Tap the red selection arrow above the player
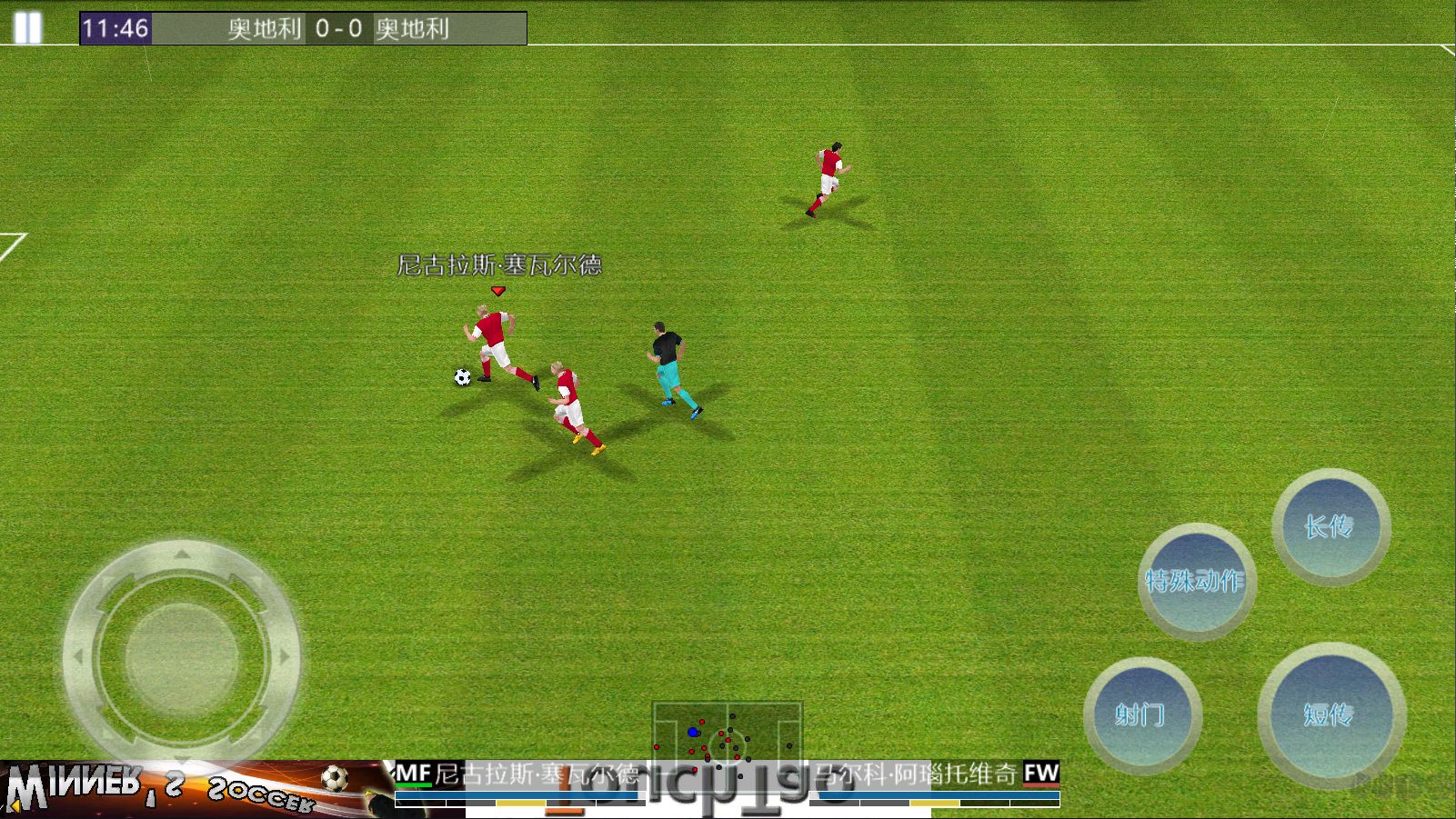This screenshot has height=819, width=1456. 497,289
